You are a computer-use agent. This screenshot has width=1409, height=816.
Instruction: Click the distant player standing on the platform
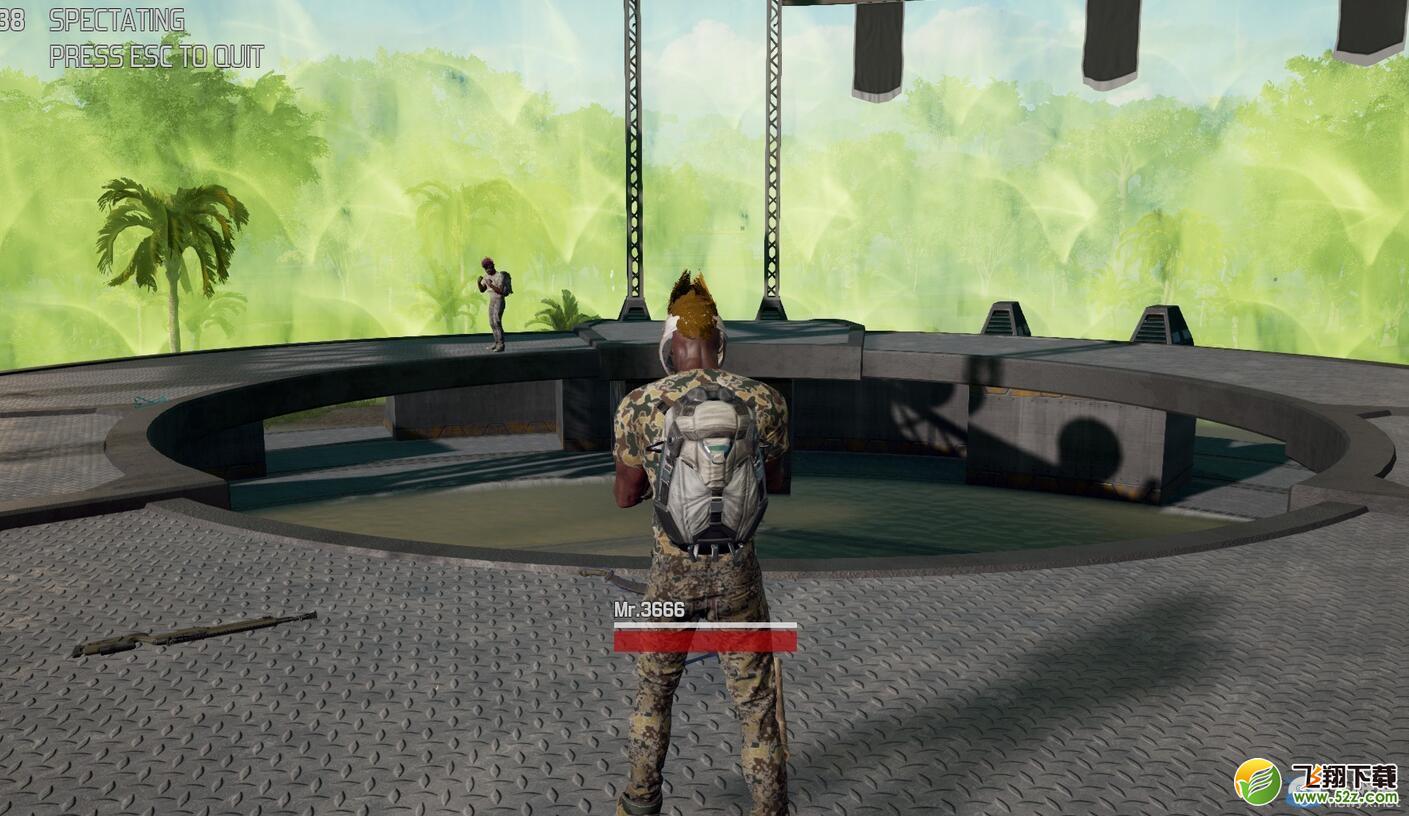tap(494, 300)
